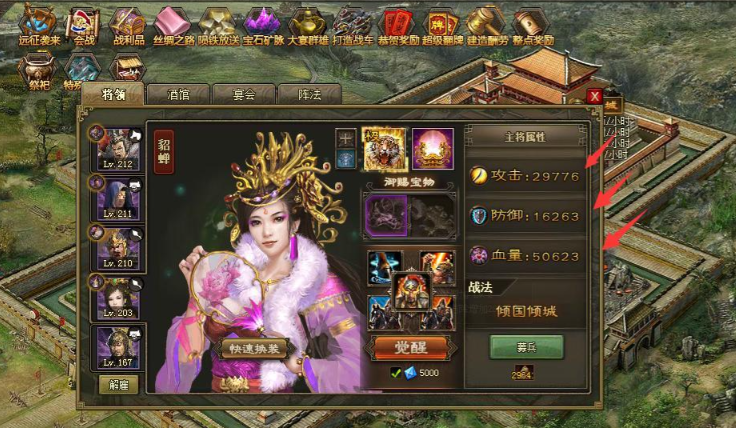
Task: Select the Lv. 212 general portrait
Action: pos(119,149)
